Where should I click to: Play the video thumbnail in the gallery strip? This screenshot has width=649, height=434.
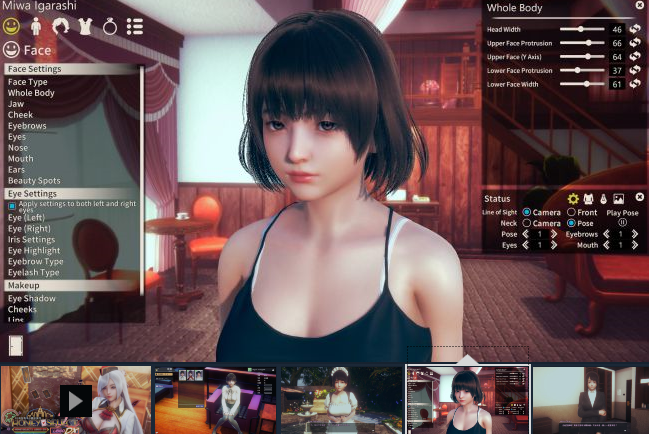[x=76, y=401]
